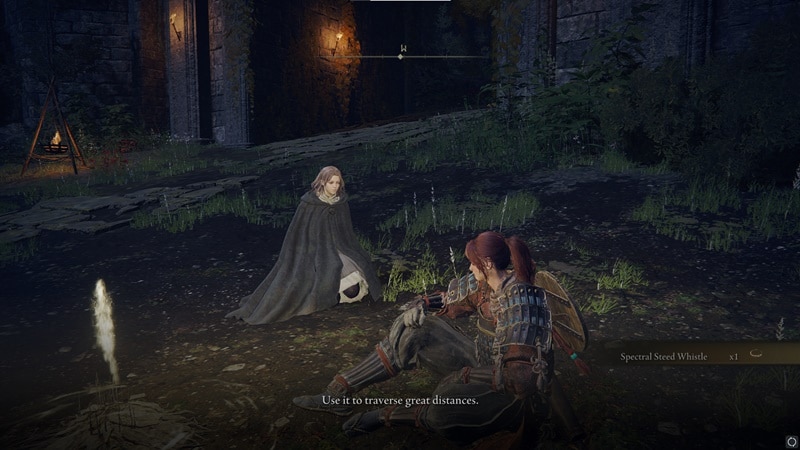
Task: Click the circular emblem icon in the corner
Action: [x=791, y=440]
